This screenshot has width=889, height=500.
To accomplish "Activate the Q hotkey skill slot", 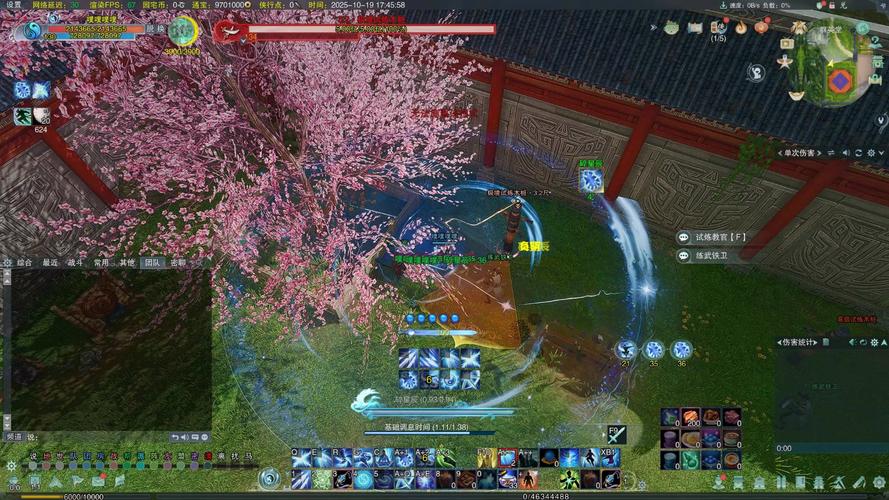I will (302, 458).
